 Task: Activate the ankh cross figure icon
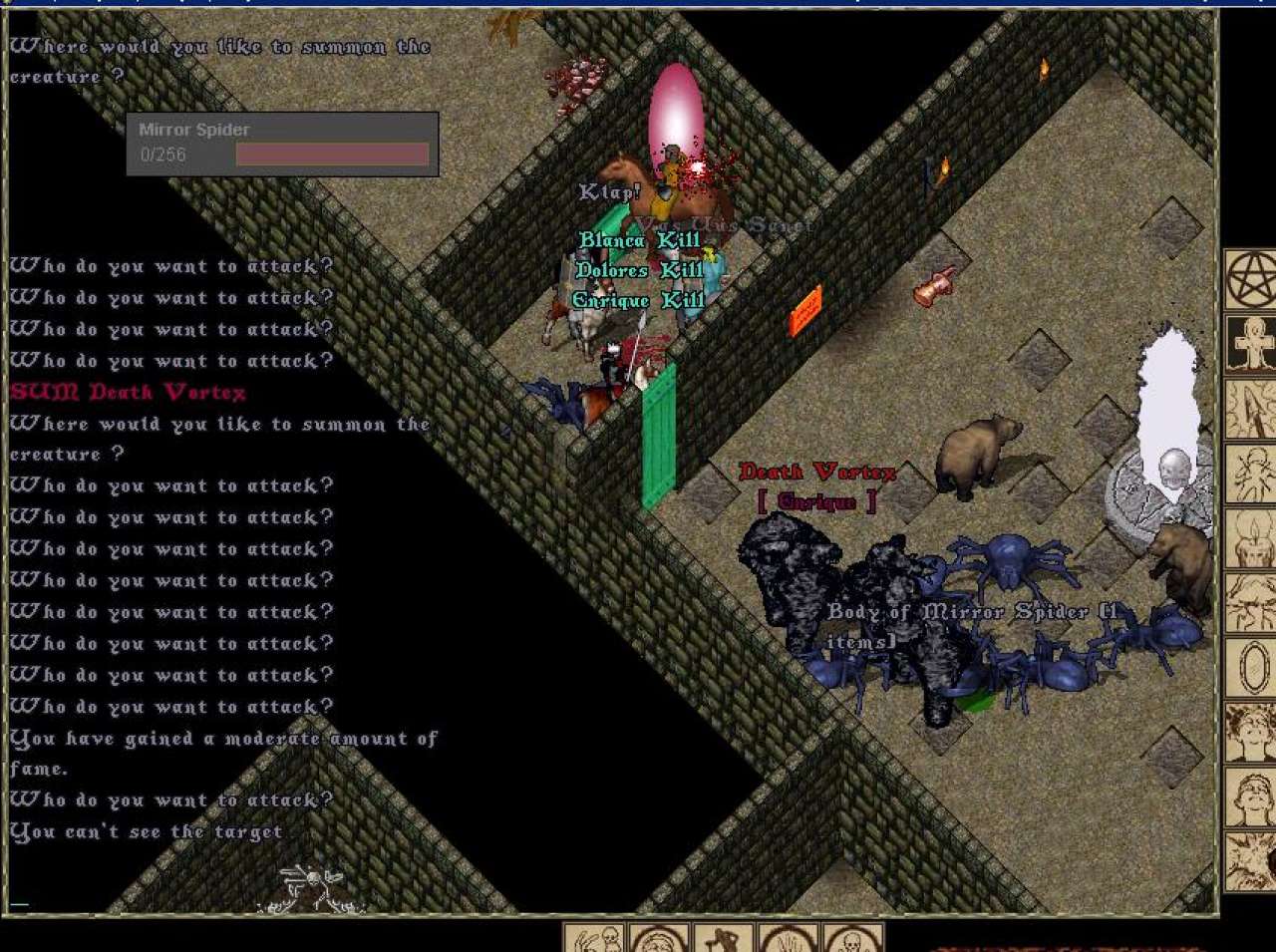click(x=1250, y=344)
